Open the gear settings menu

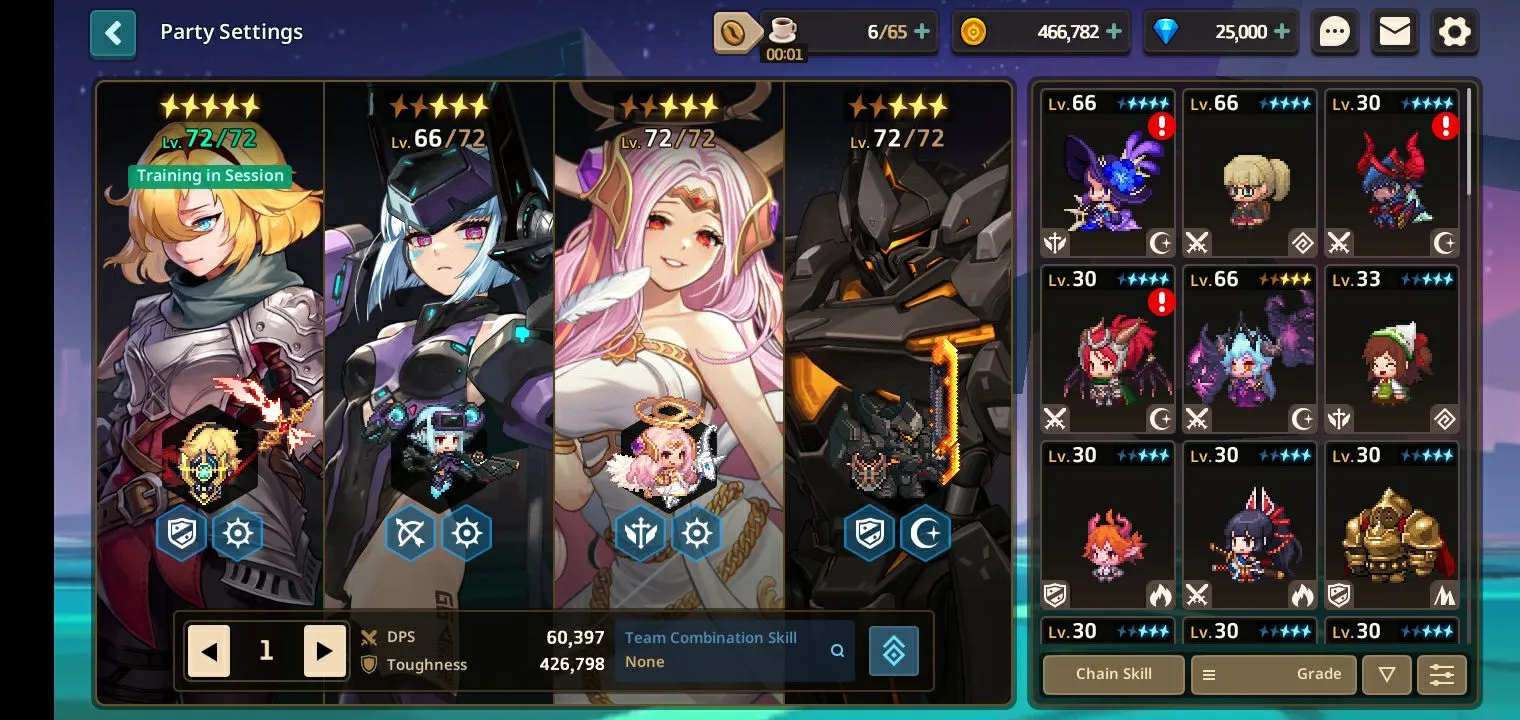point(1455,32)
